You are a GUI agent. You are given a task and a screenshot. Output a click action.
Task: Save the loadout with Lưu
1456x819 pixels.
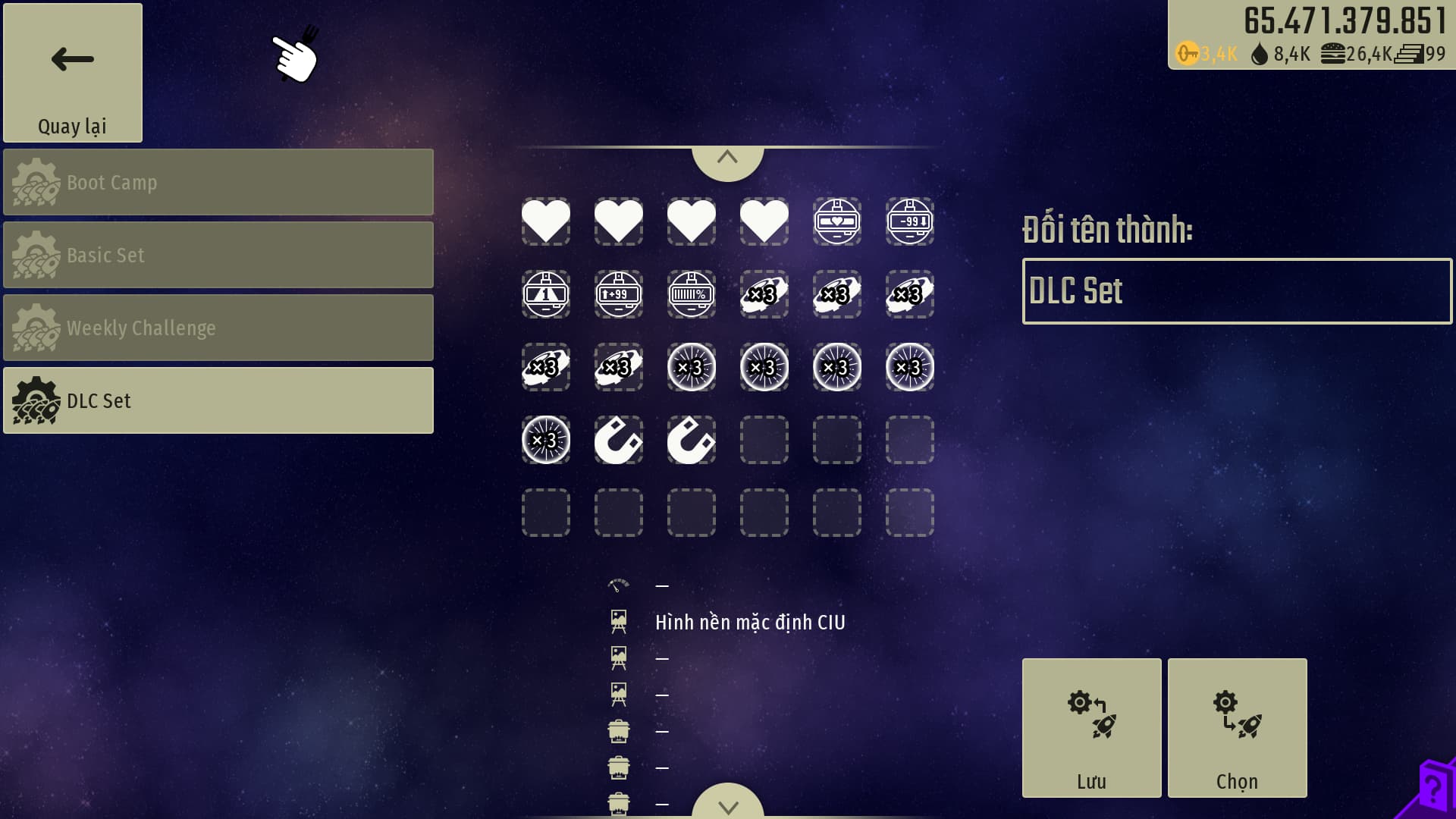pyautogui.click(x=1091, y=728)
